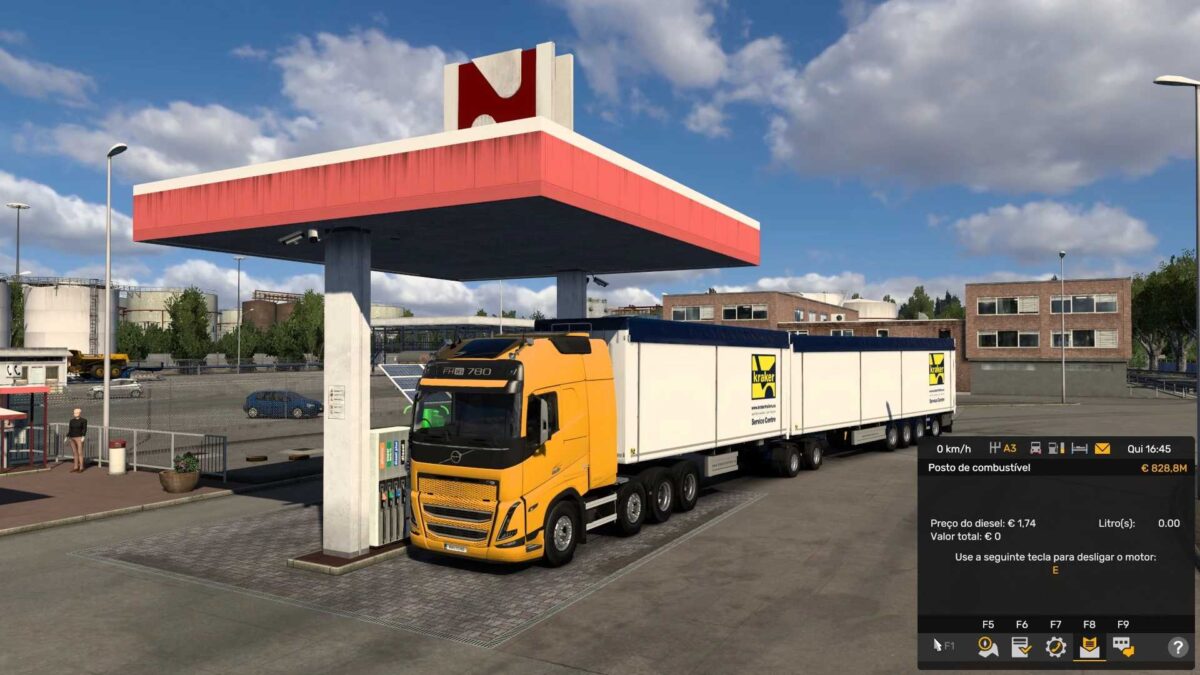Click the yellow envelope mail icon
Image resolution: width=1200 pixels, height=675 pixels.
[x=1102, y=448]
